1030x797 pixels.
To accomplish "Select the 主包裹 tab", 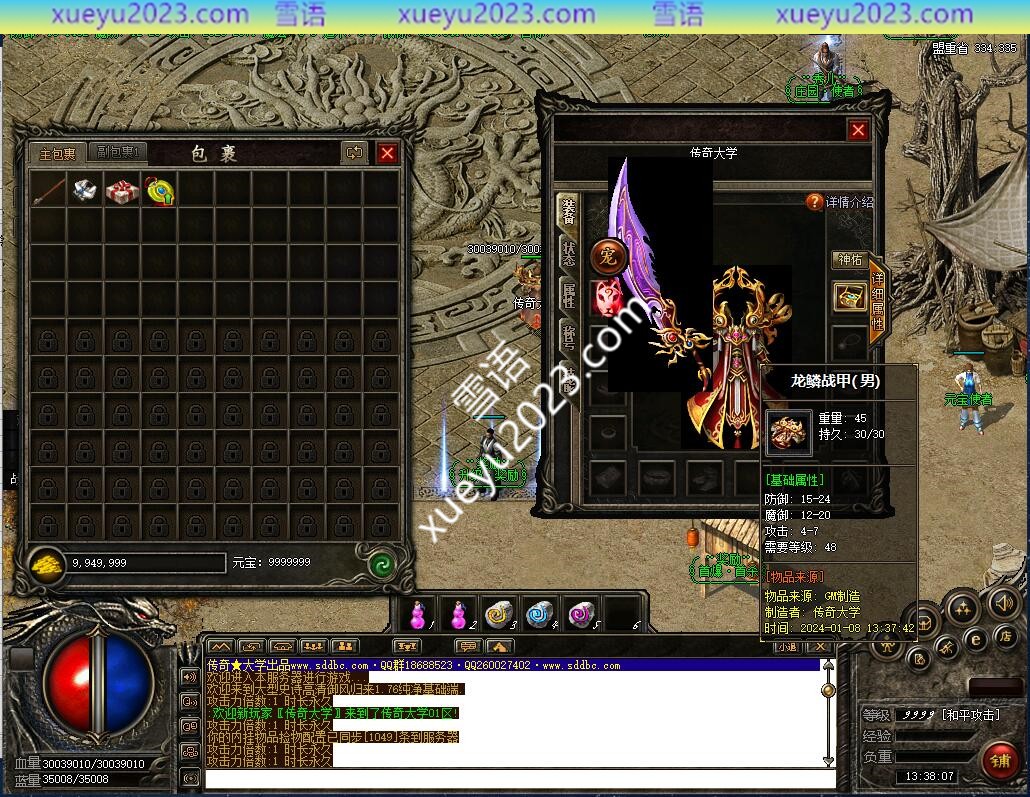I will 57,153.
